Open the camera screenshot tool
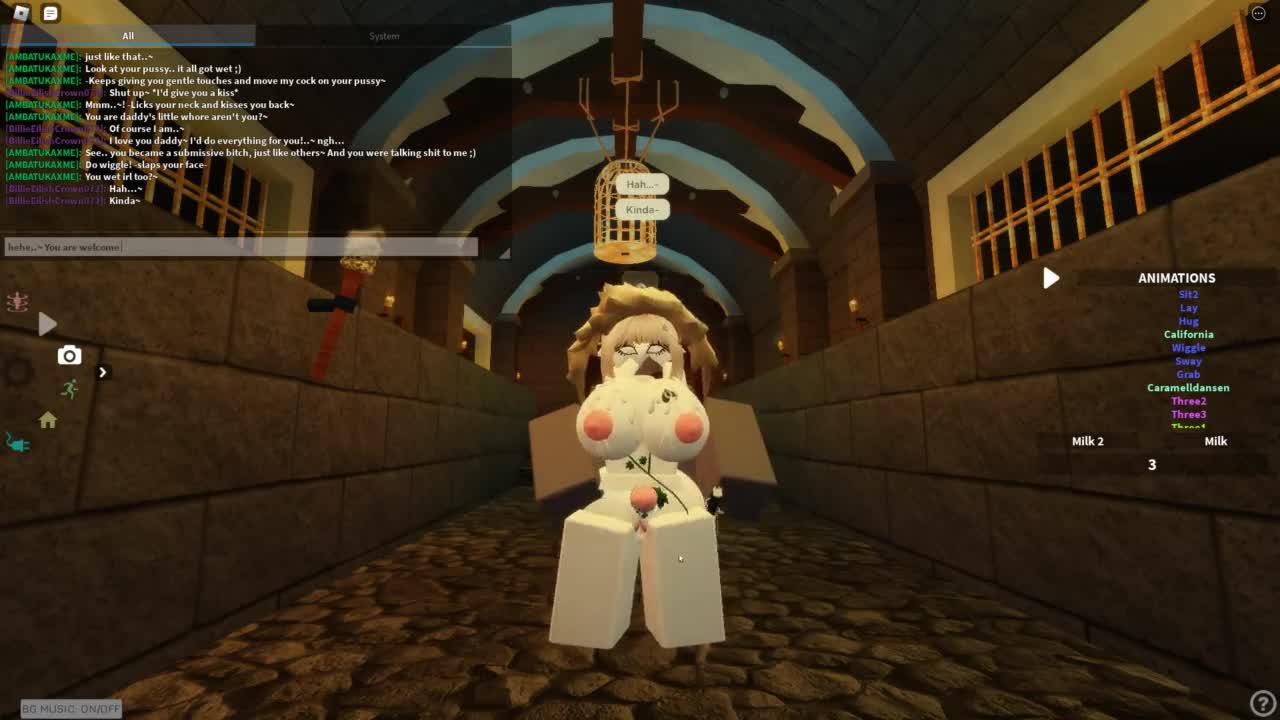1280x720 pixels. 69,355
